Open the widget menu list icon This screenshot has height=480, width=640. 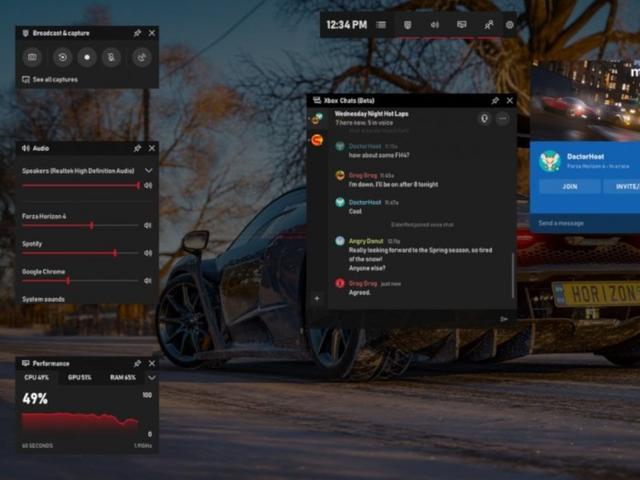point(381,24)
